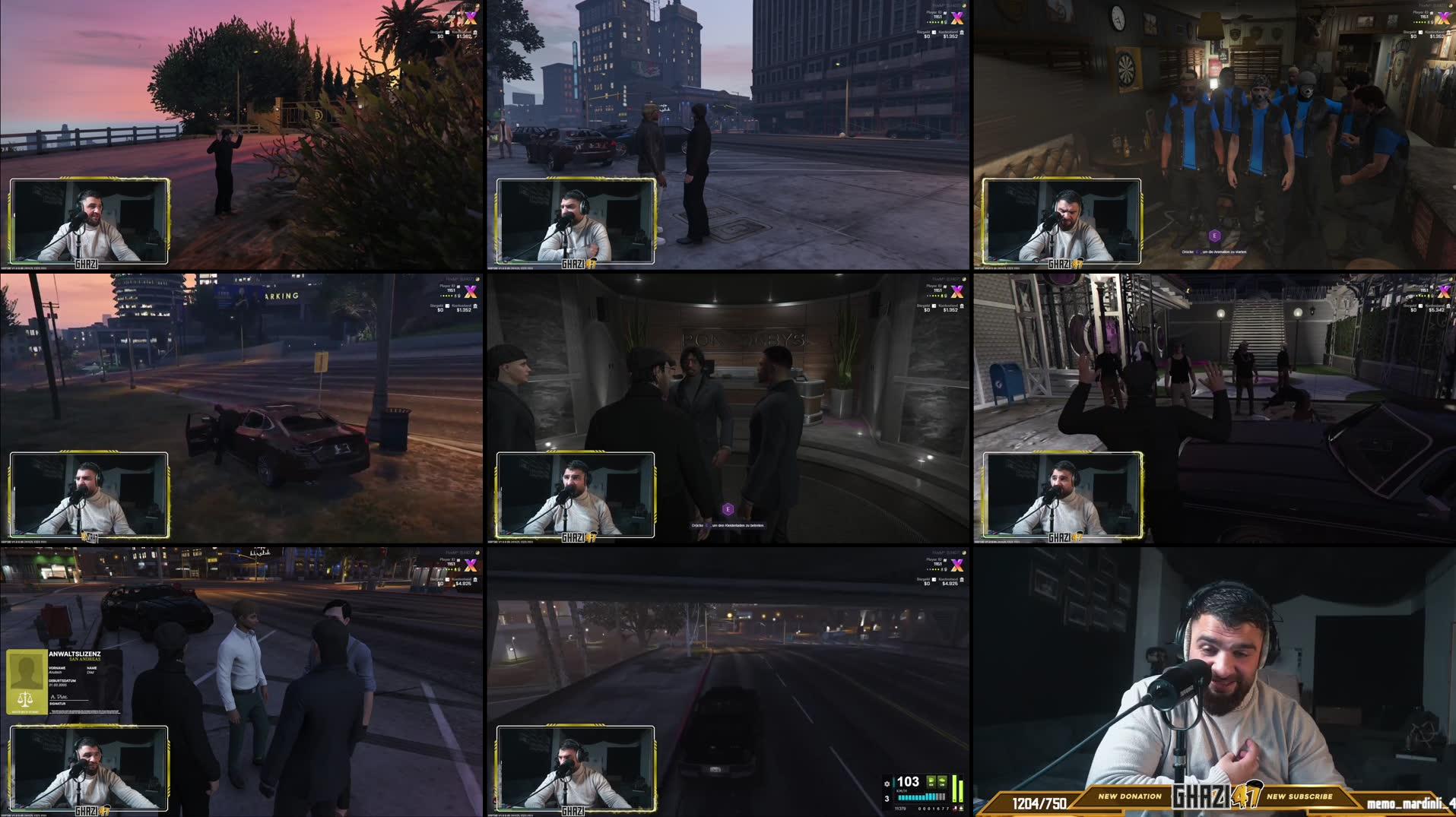Click the portrait photo on the Anwaltslizenz card

pyautogui.click(x=27, y=670)
